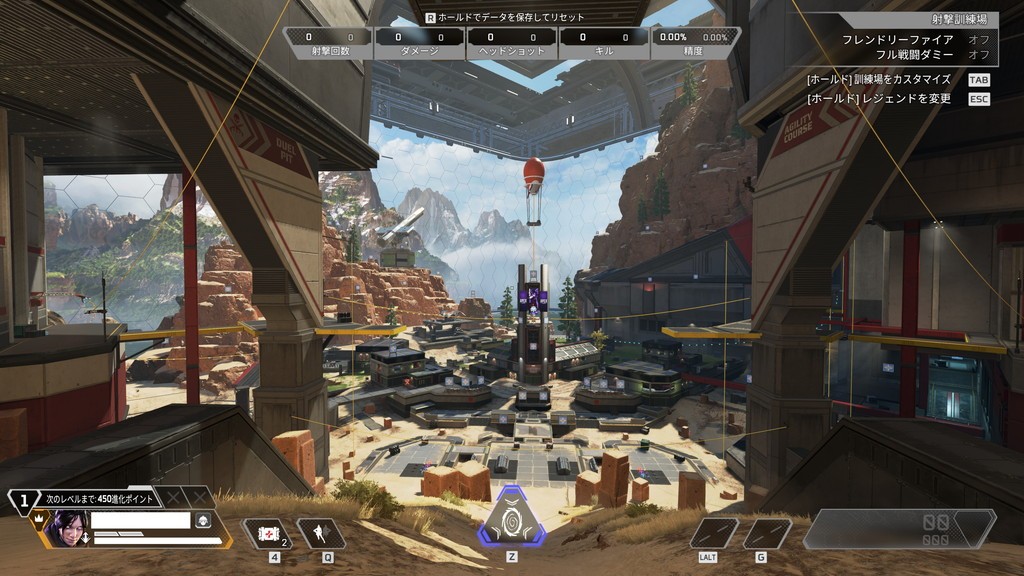
Task: Click the ダメージ stat panel
Action: (419, 43)
